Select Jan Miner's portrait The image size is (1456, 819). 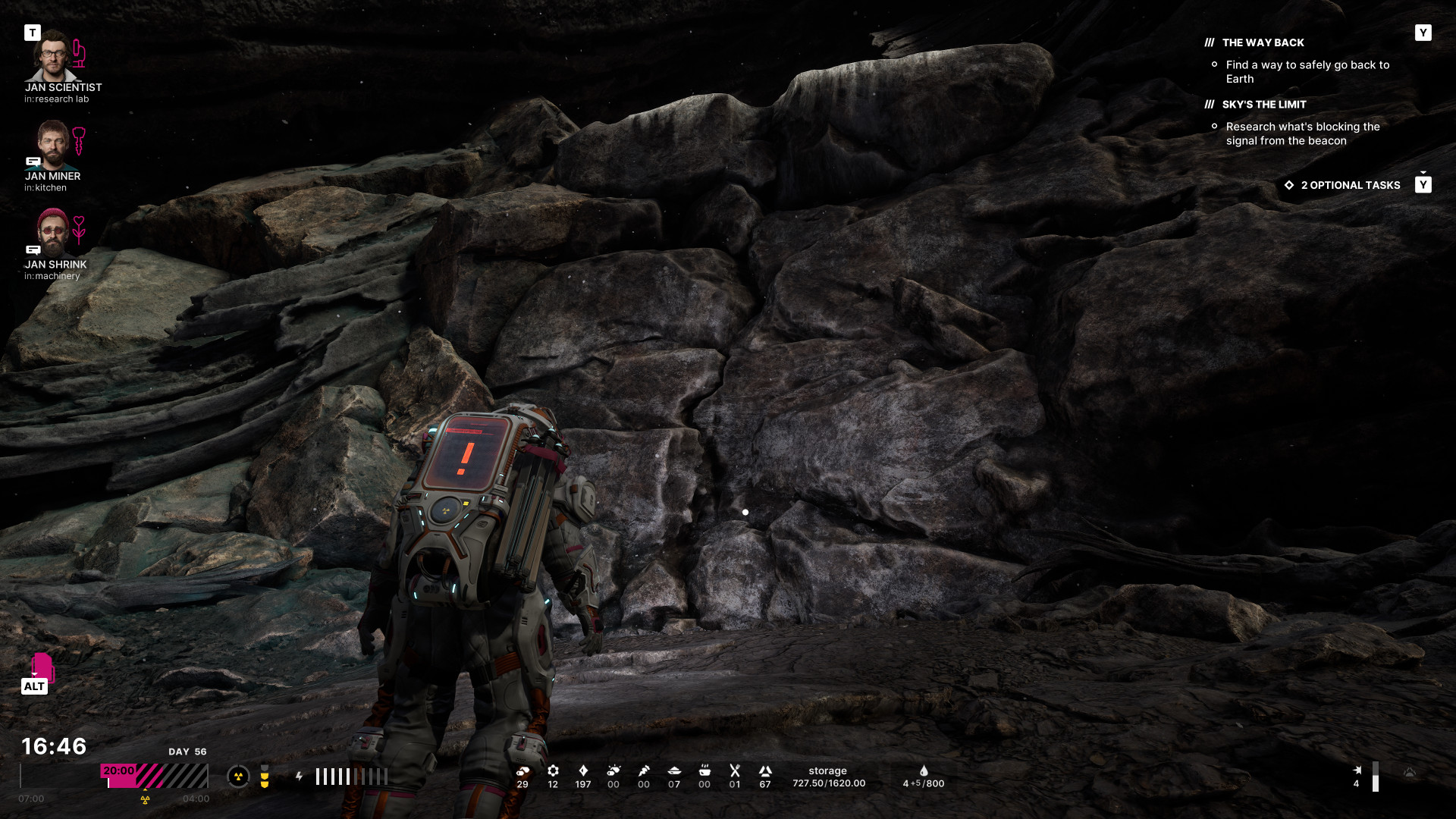[52, 145]
